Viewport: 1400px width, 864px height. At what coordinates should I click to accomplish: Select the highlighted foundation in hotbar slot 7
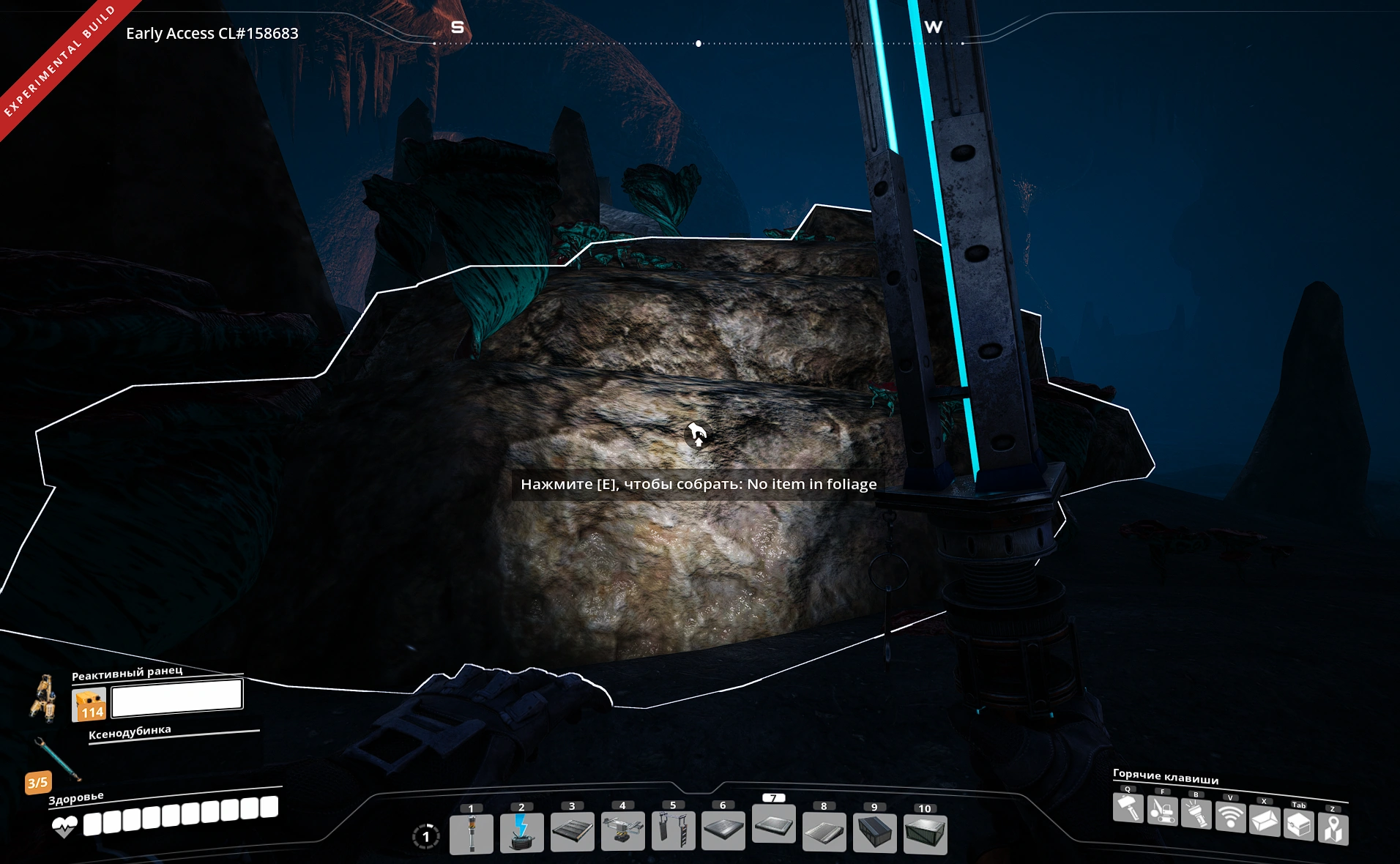click(x=773, y=824)
